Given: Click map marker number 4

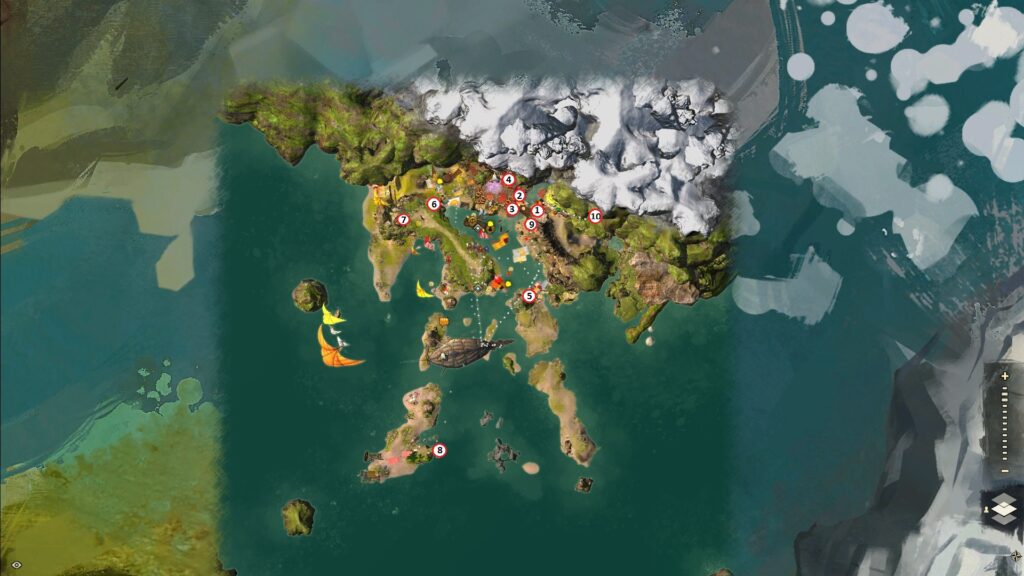Looking at the screenshot, I should point(508,180).
